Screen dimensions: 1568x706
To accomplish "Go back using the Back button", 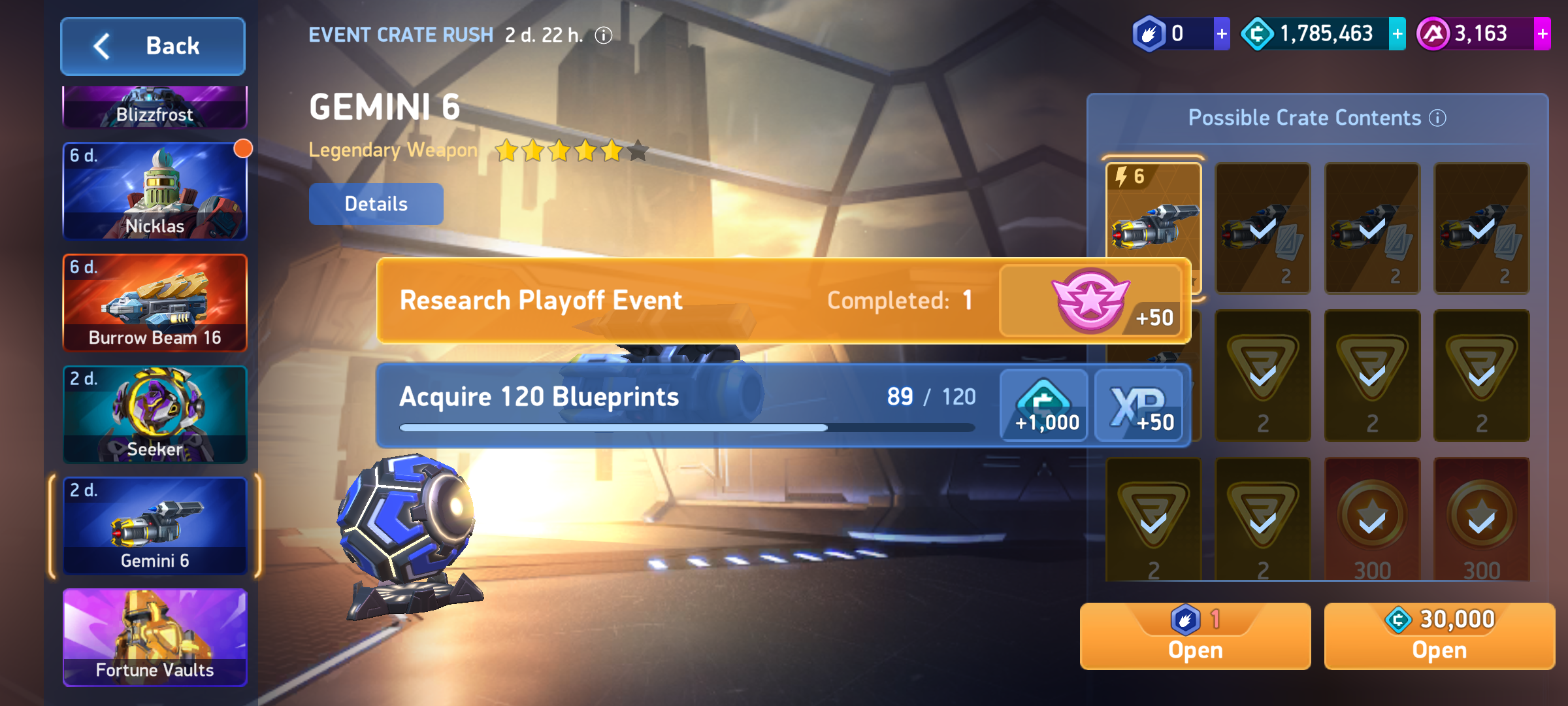I will [x=153, y=46].
